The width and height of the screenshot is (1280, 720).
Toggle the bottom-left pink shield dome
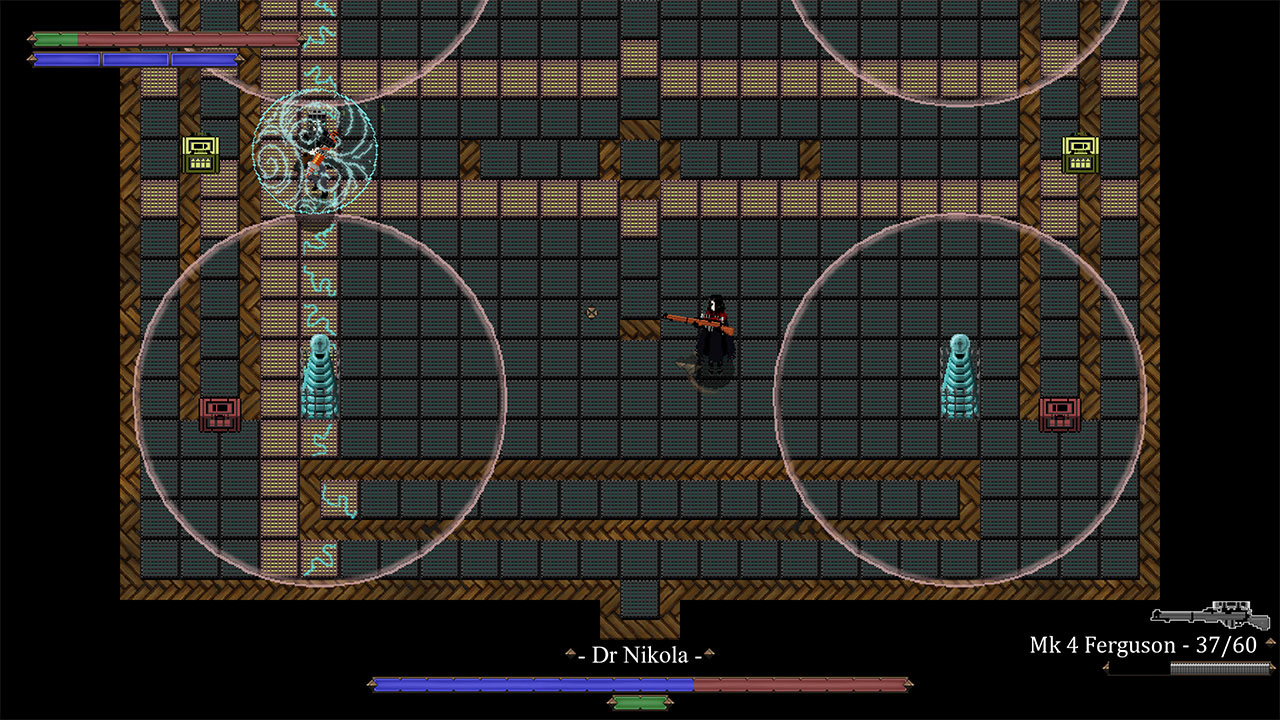[x=320, y=400]
